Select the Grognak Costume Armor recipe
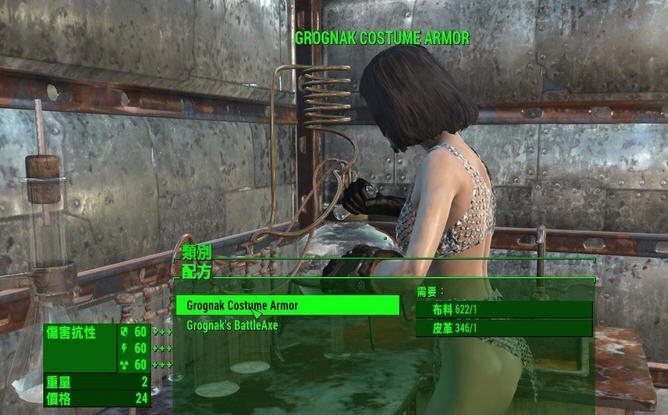668x415 pixels. click(286, 305)
